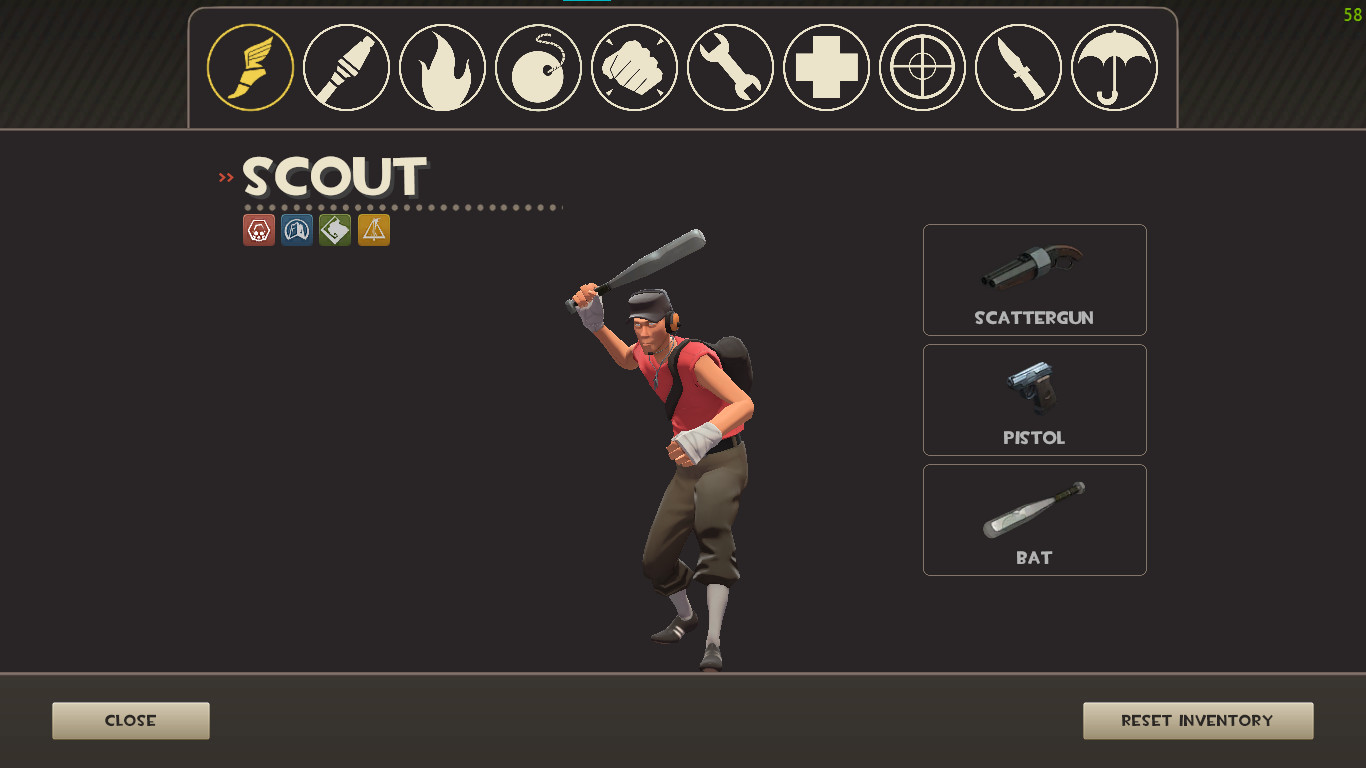Image resolution: width=1366 pixels, height=768 pixels.
Task: Click the green flag badge under Scout
Action: (x=334, y=230)
